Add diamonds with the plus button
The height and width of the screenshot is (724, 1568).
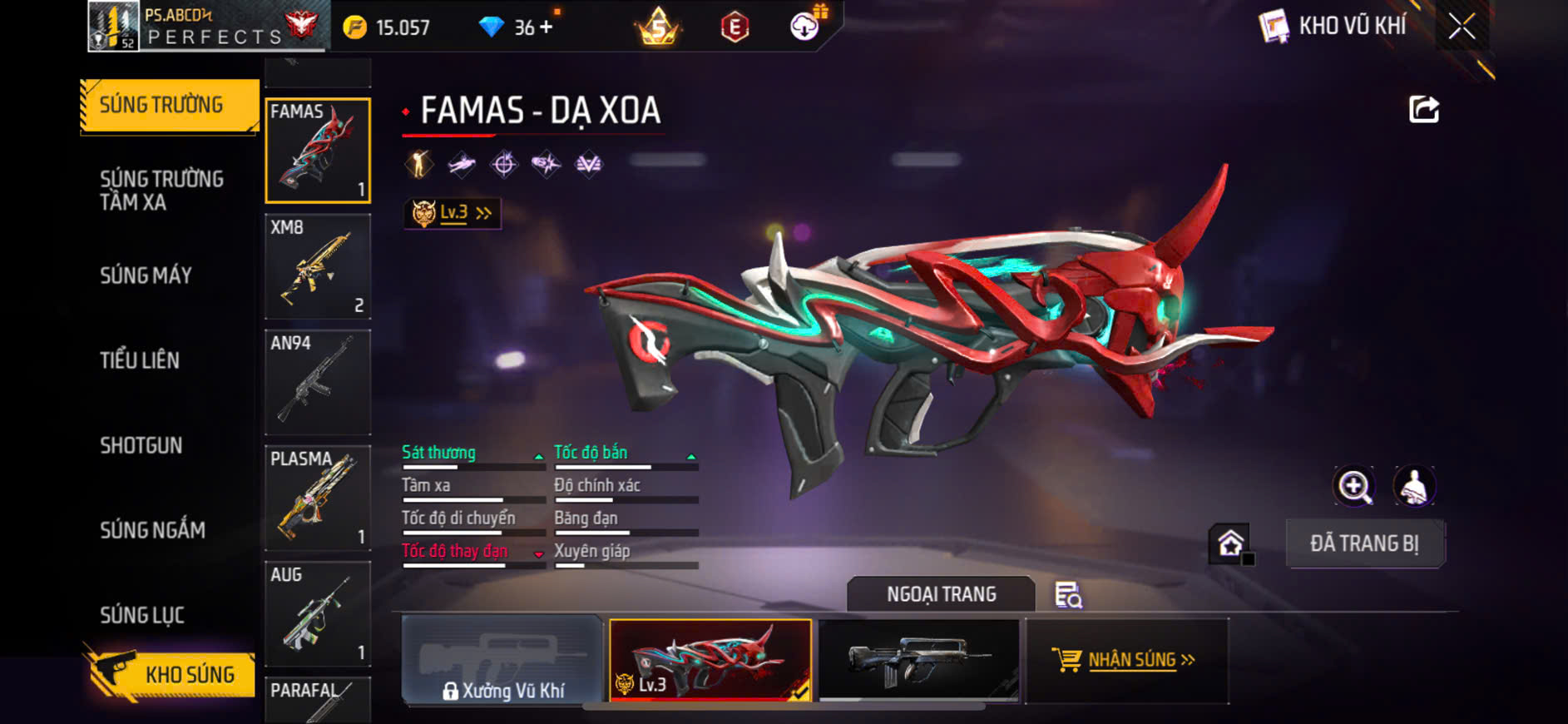pyautogui.click(x=546, y=27)
